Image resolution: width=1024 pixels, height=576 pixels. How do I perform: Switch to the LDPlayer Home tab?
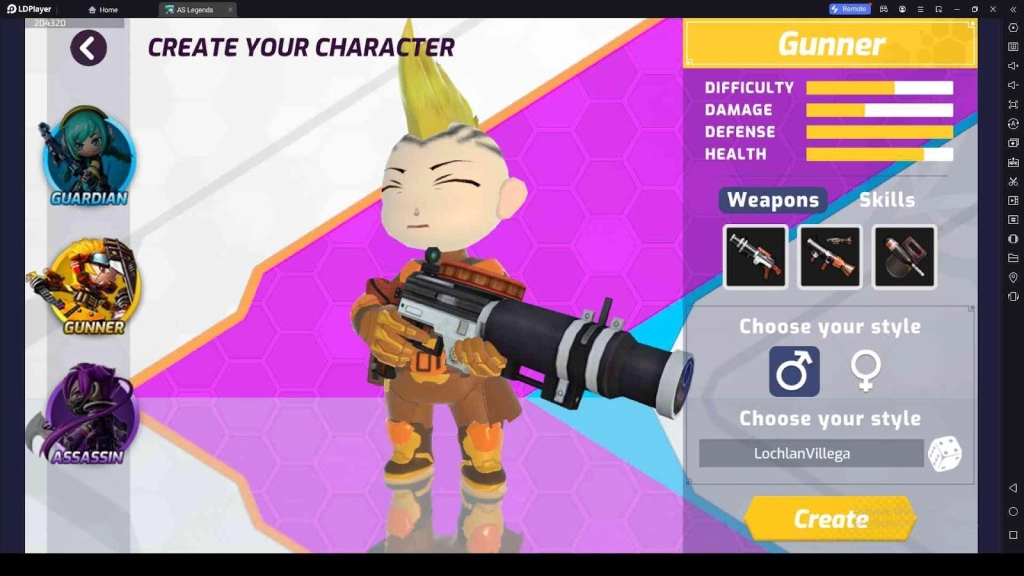(x=103, y=10)
